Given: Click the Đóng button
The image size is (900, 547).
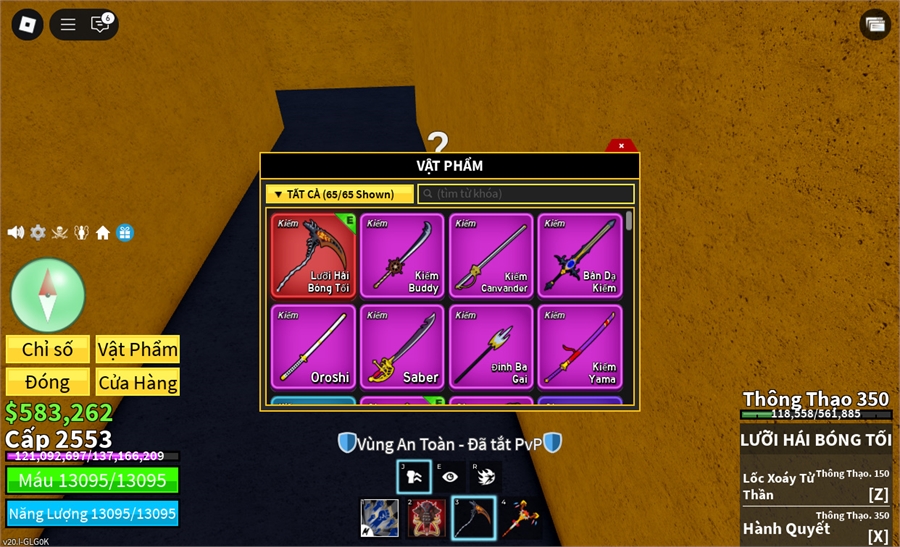Looking at the screenshot, I should (x=48, y=382).
